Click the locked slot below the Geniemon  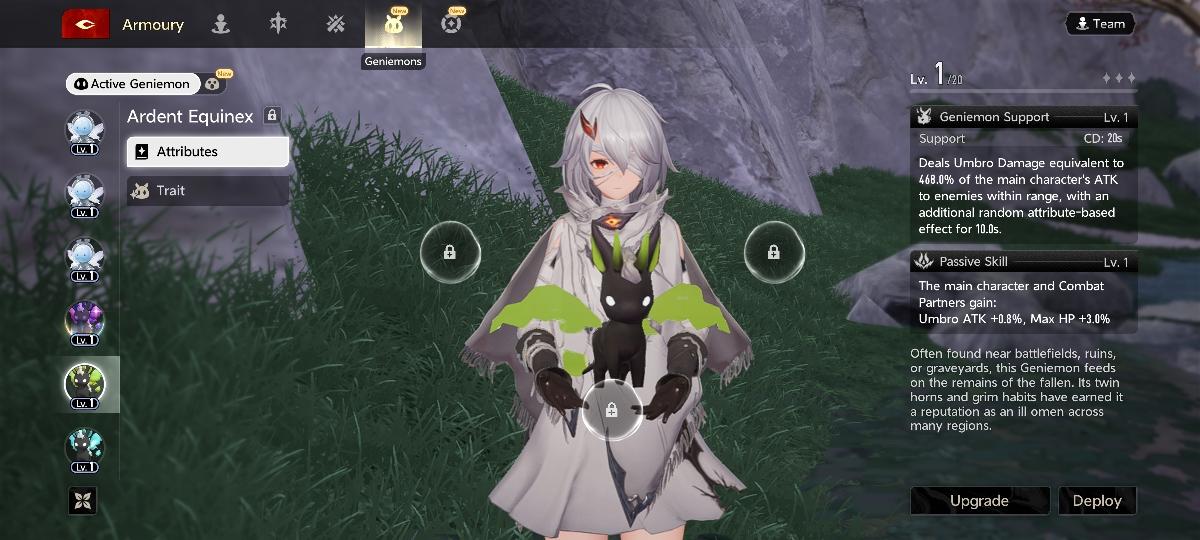coord(611,409)
